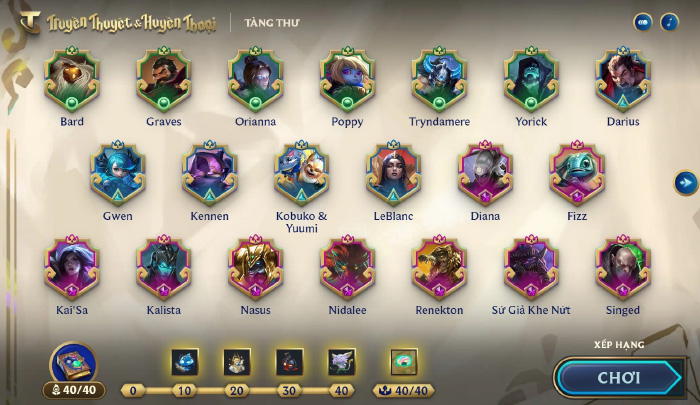Select Poppy's portrait
700x405 pixels.
coord(348,79)
